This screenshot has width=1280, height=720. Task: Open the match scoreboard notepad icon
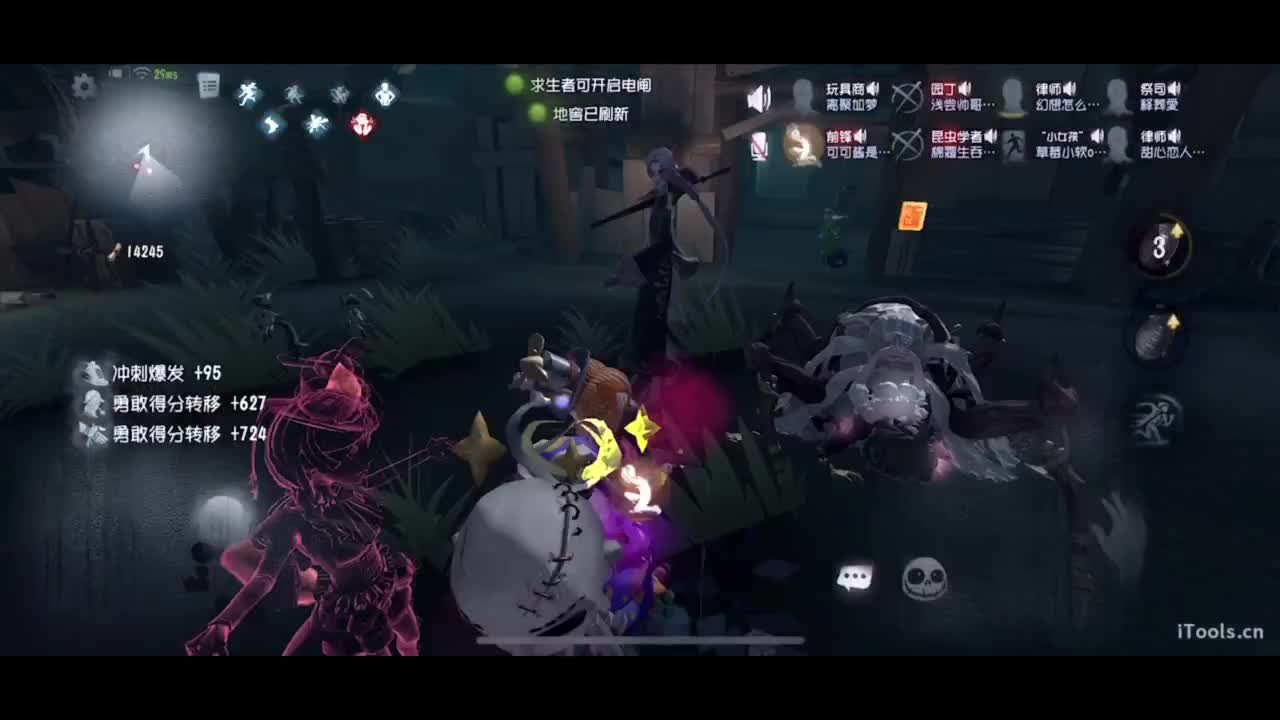pos(208,85)
